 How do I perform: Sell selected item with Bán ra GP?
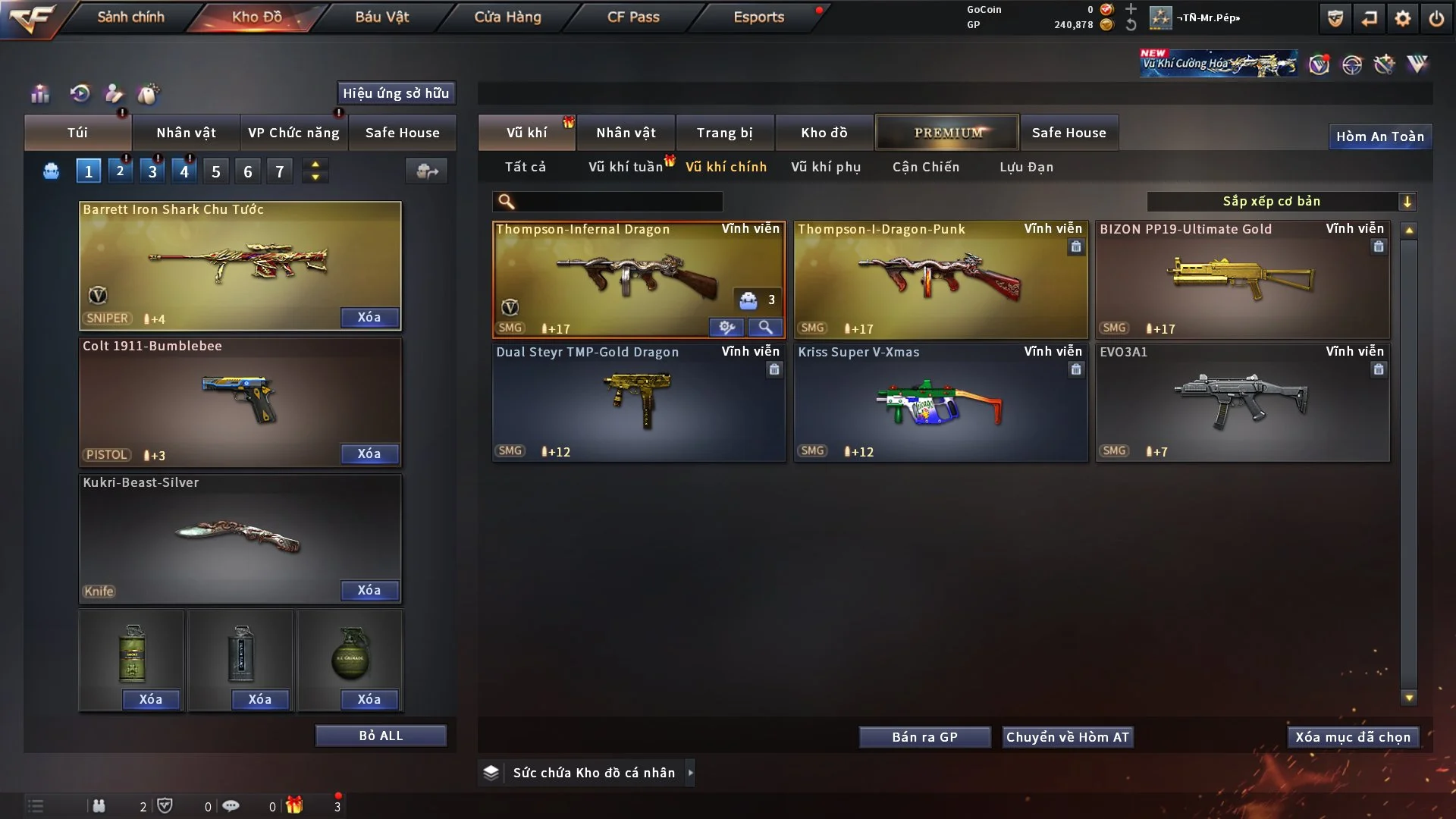coord(924,737)
